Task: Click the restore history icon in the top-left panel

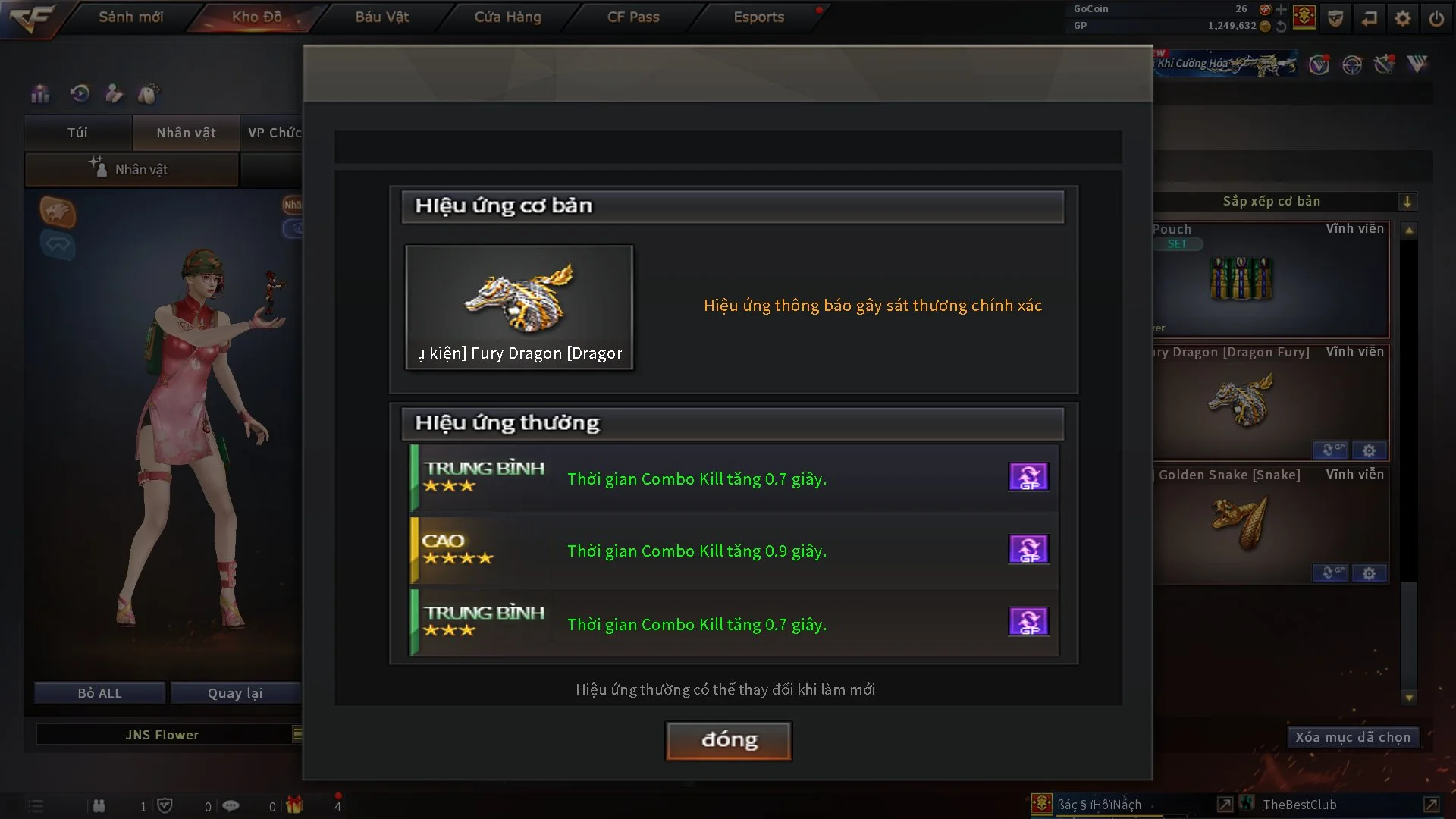Action: (x=79, y=94)
